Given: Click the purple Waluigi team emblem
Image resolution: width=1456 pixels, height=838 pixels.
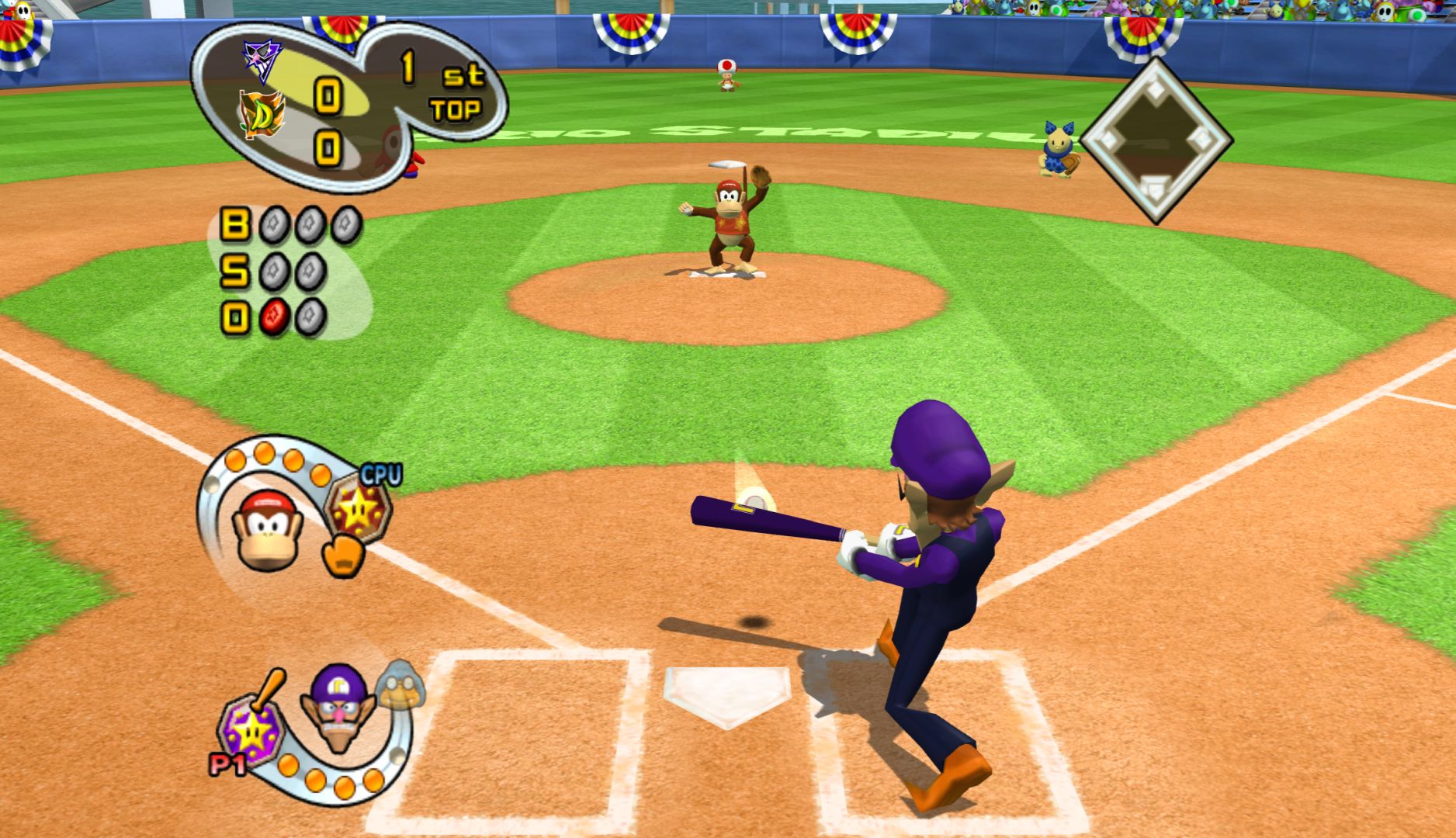Looking at the screenshot, I should tap(262, 59).
